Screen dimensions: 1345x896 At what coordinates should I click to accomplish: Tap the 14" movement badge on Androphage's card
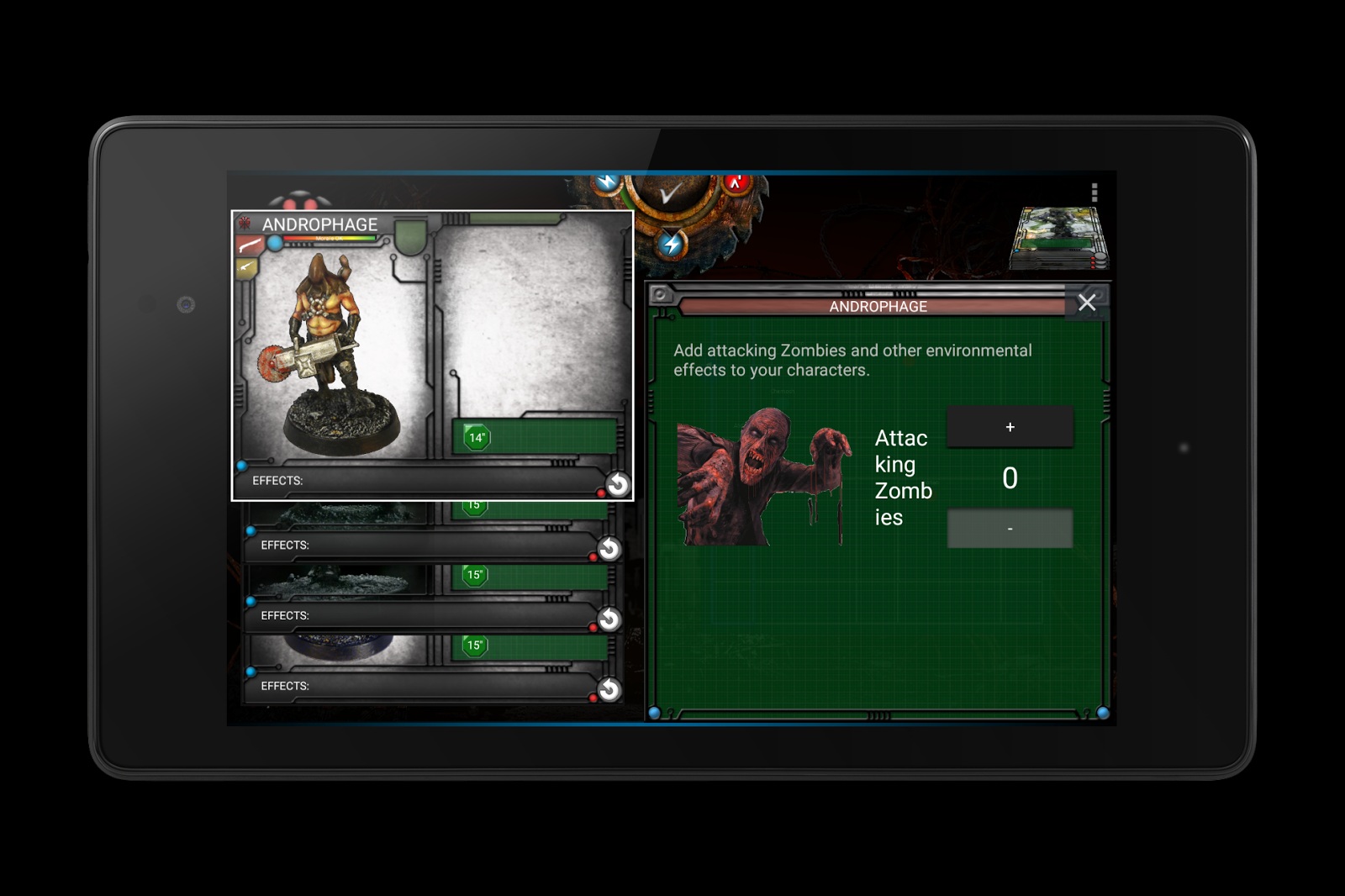point(477,437)
